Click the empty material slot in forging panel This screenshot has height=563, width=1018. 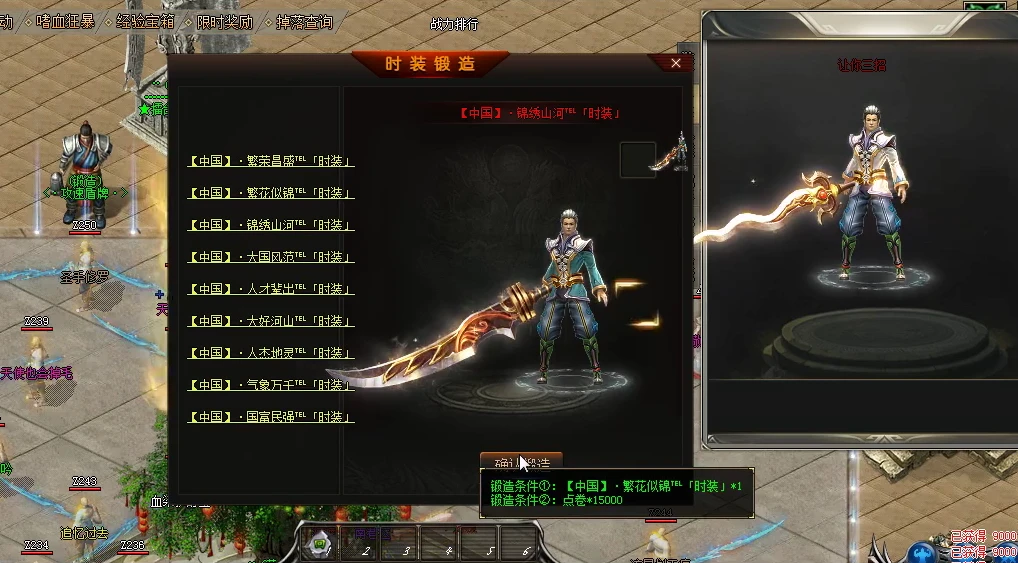pos(637,159)
